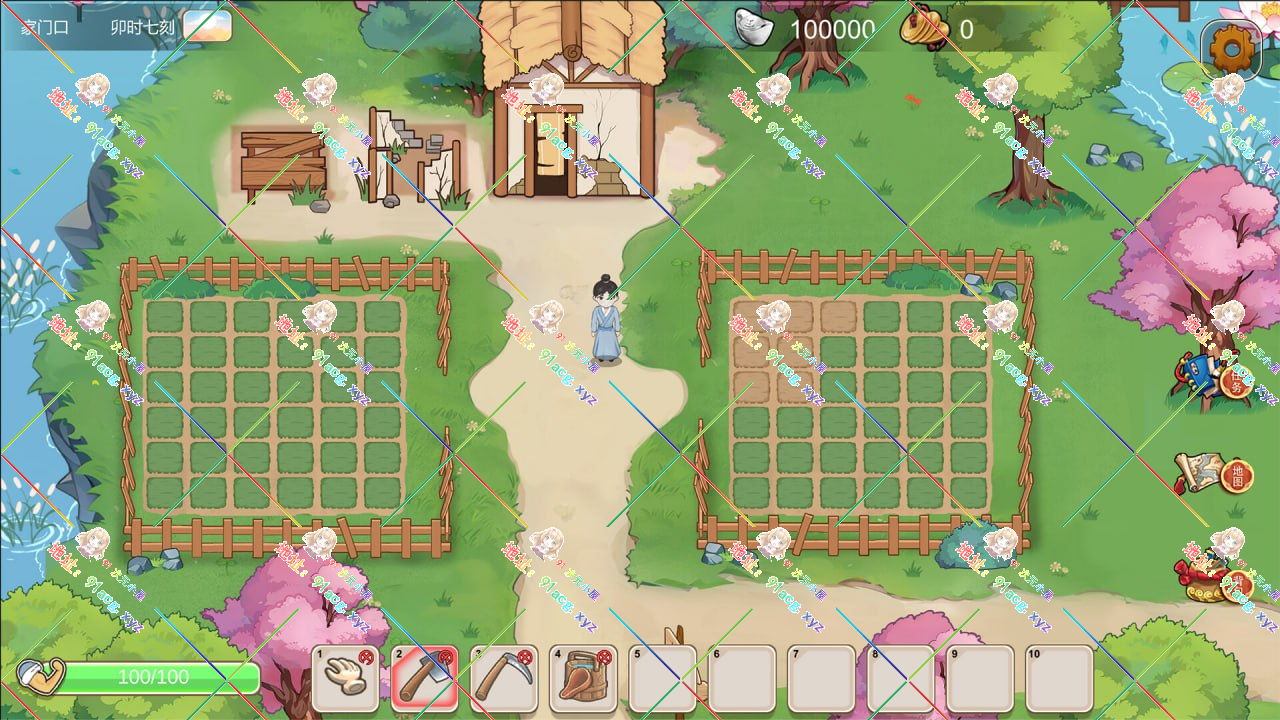The image size is (1280, 720).
Task: Choose the sickle in hotbar slot 3
Action: (504, 678)
